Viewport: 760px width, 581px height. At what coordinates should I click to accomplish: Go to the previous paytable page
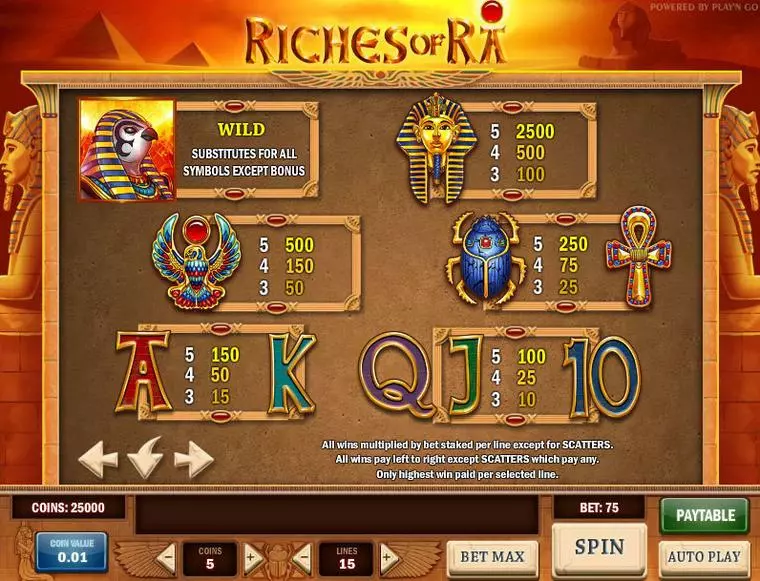click(99, 459)
